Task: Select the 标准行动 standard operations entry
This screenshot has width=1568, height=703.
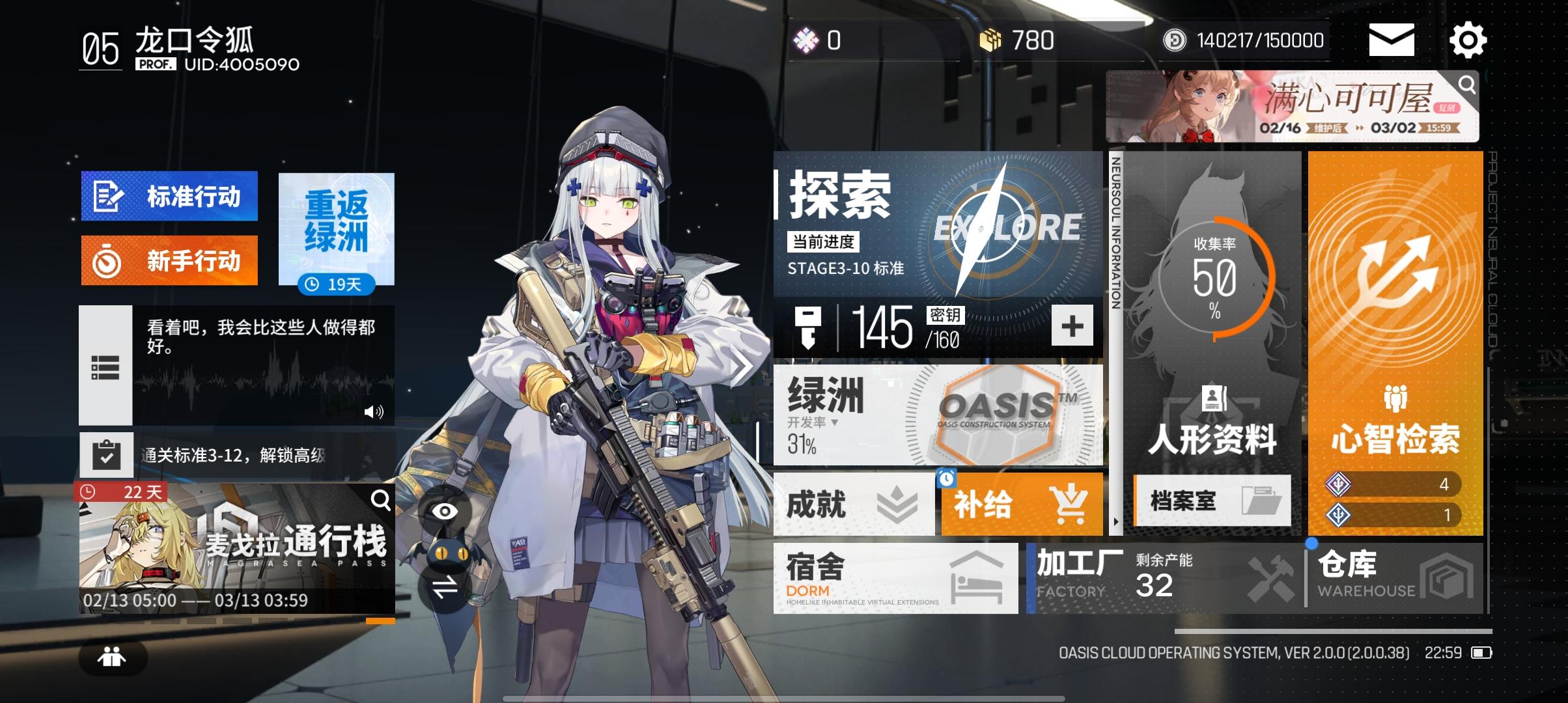Action: pyautogui.click(x=171, y=196)
